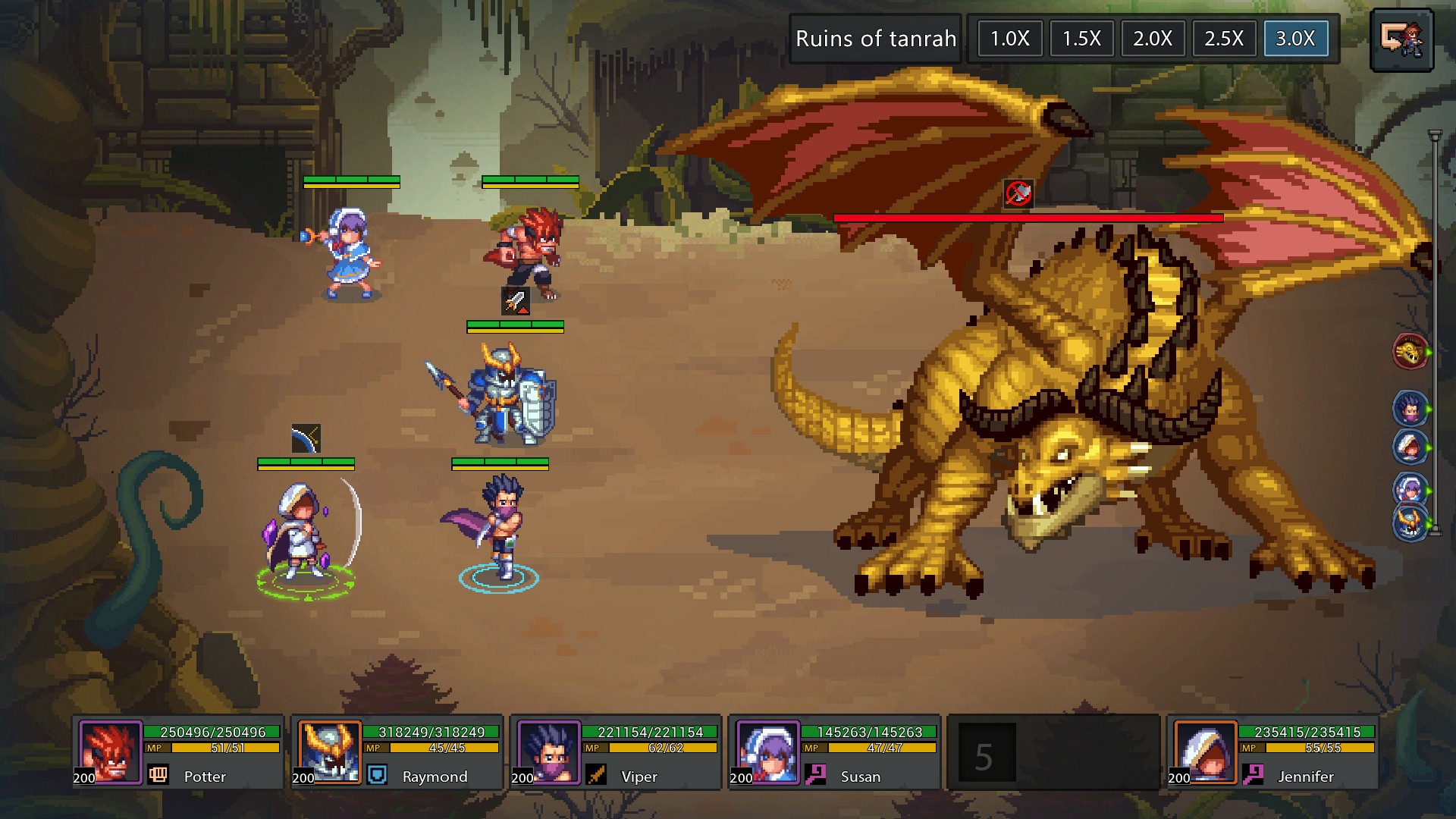Click the empty party slot numbered 5
The width and height of the screenshot is (1456, 819).
[x=1053, y=752]
